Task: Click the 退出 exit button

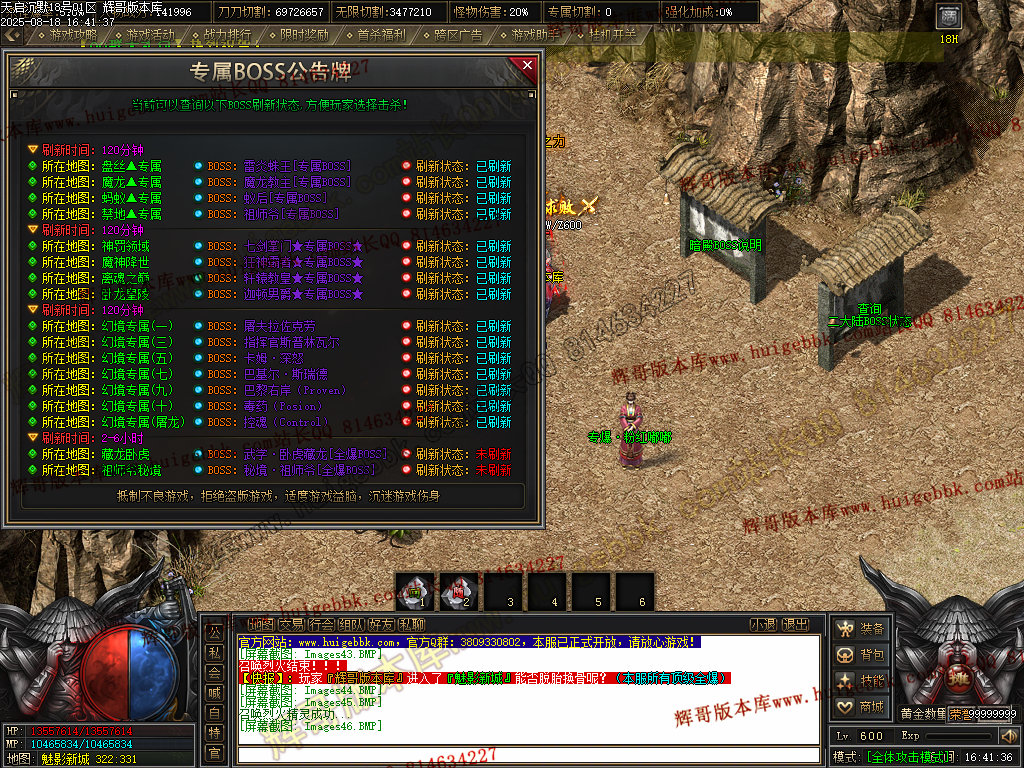Action: click(795, 625)
